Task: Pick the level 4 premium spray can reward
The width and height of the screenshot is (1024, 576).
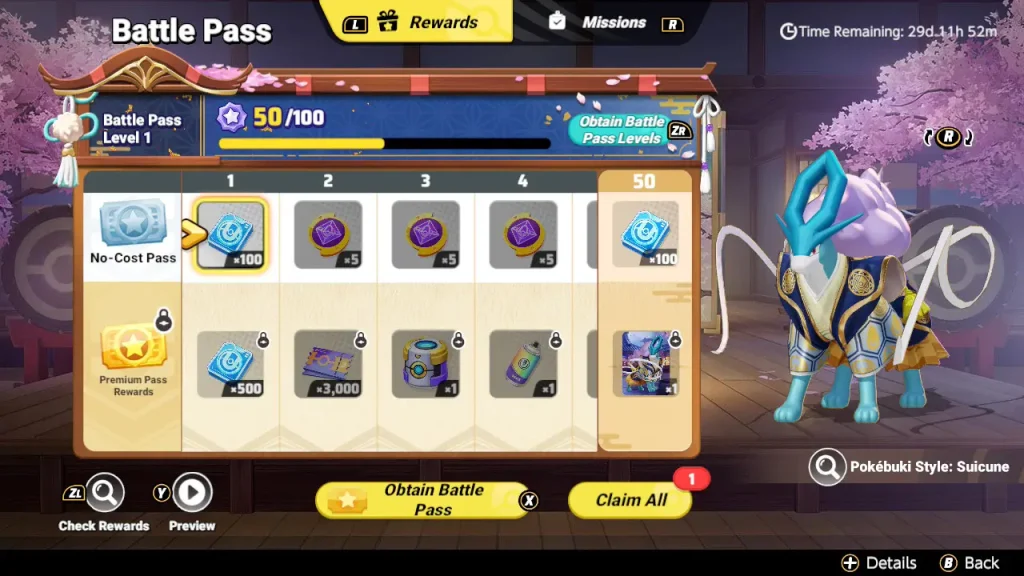Action: pyautogui.click(x=523, y=364)
